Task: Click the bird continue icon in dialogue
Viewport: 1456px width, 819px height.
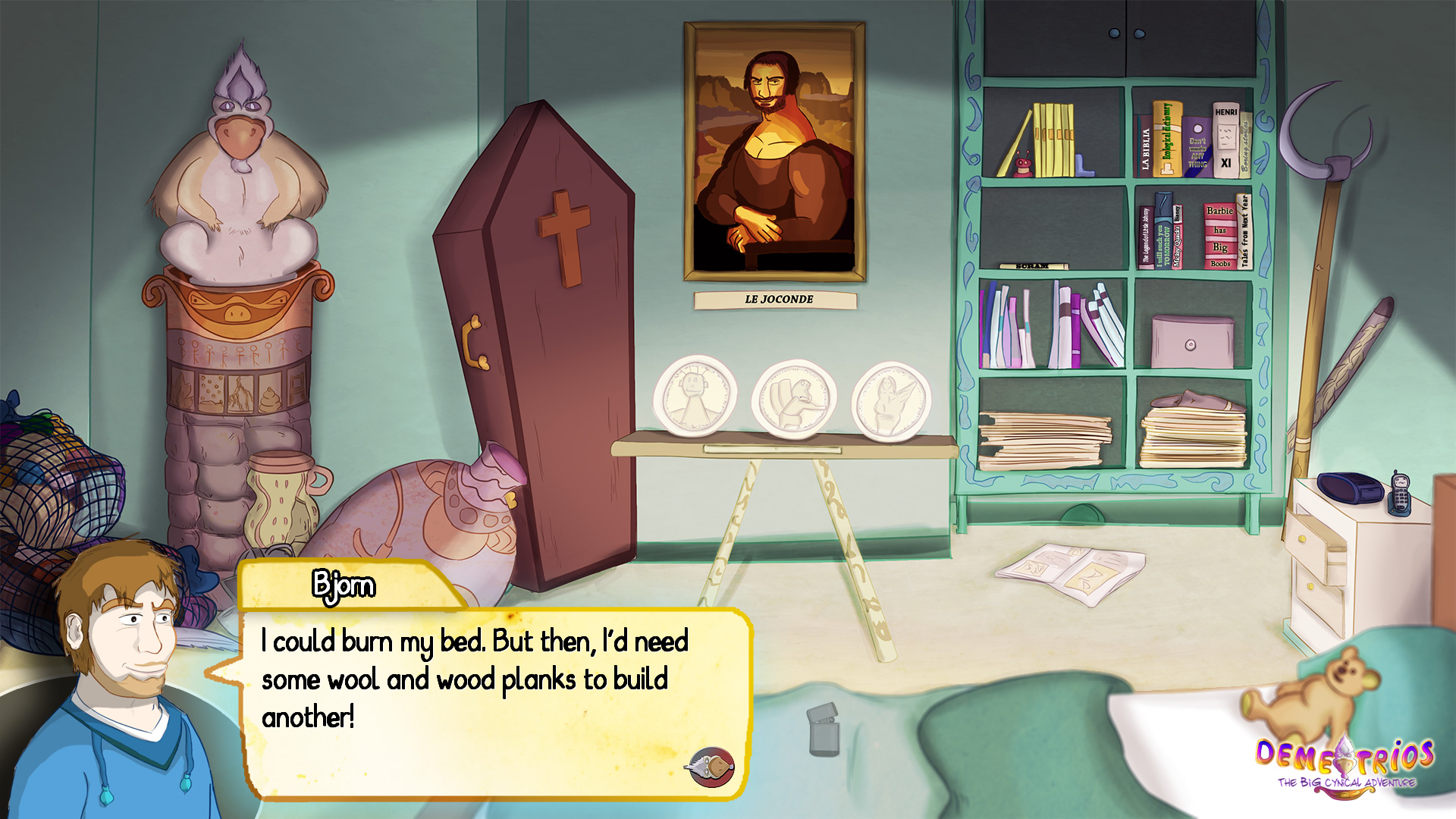Action: coord(711,767)
